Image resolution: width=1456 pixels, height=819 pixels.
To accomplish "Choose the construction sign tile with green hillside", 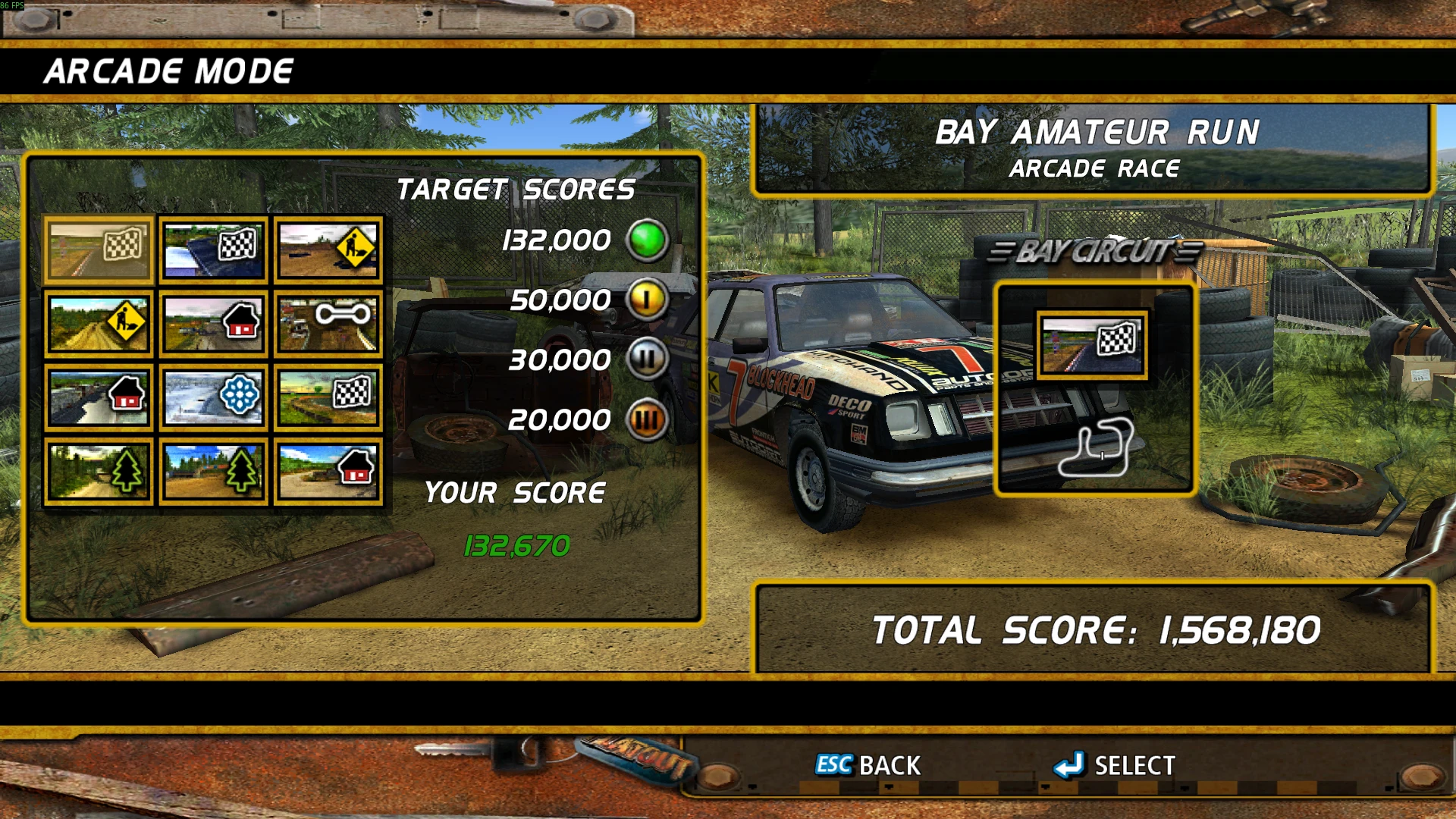I will tap(99, 324).
